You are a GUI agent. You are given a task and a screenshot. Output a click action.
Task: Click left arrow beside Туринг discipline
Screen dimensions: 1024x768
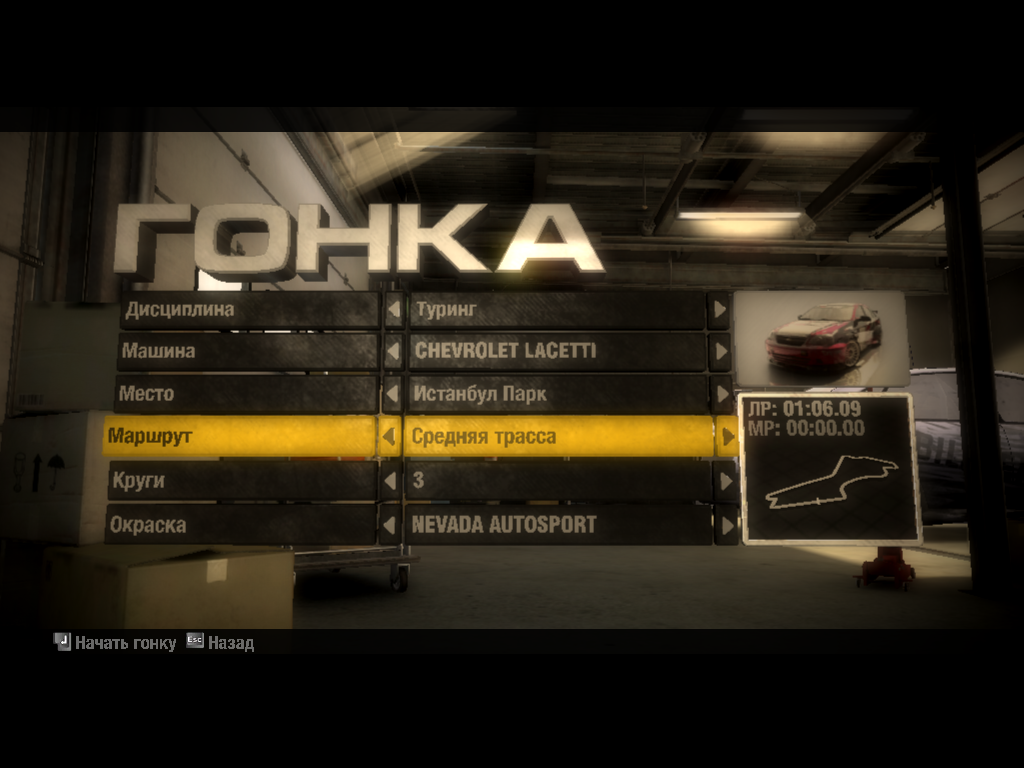click(394, 310)
